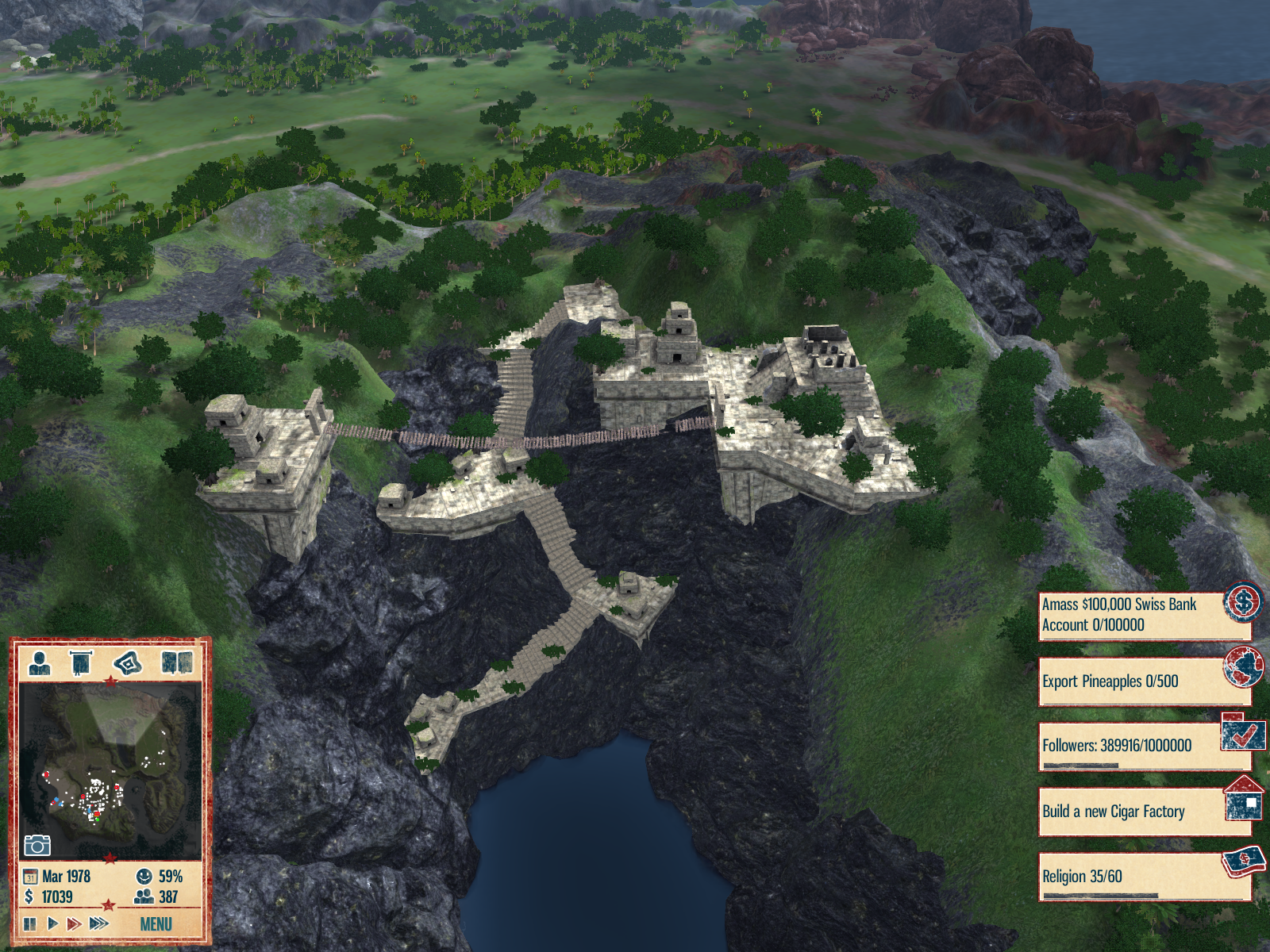View the Followers objective
Screen dimensions: 1270x952
coord(1143,747)
